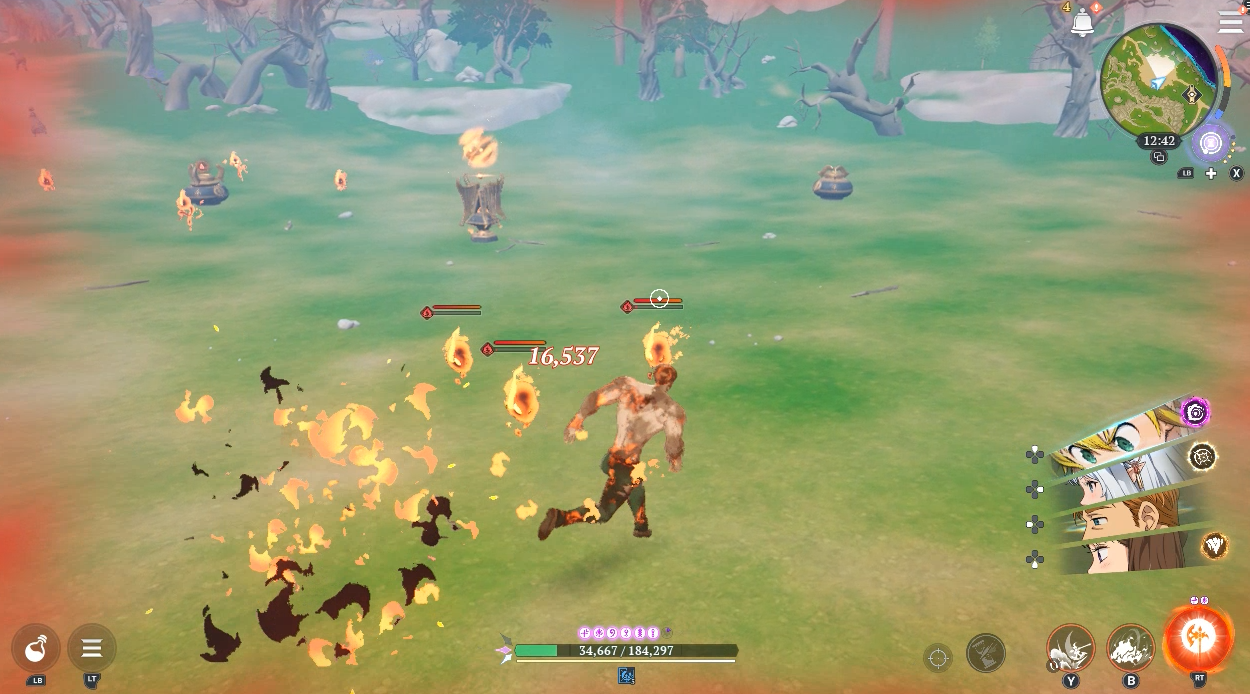Image resolution: width=1250 pixels, height=694 pixels.
Task: Select the blue buff status icon
Action: 627,676
